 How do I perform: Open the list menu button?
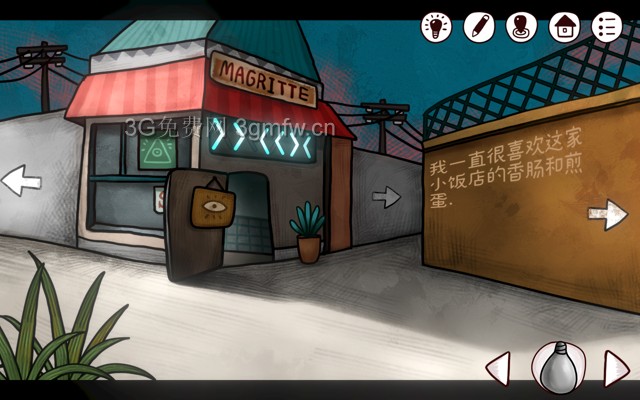[607, 26]
